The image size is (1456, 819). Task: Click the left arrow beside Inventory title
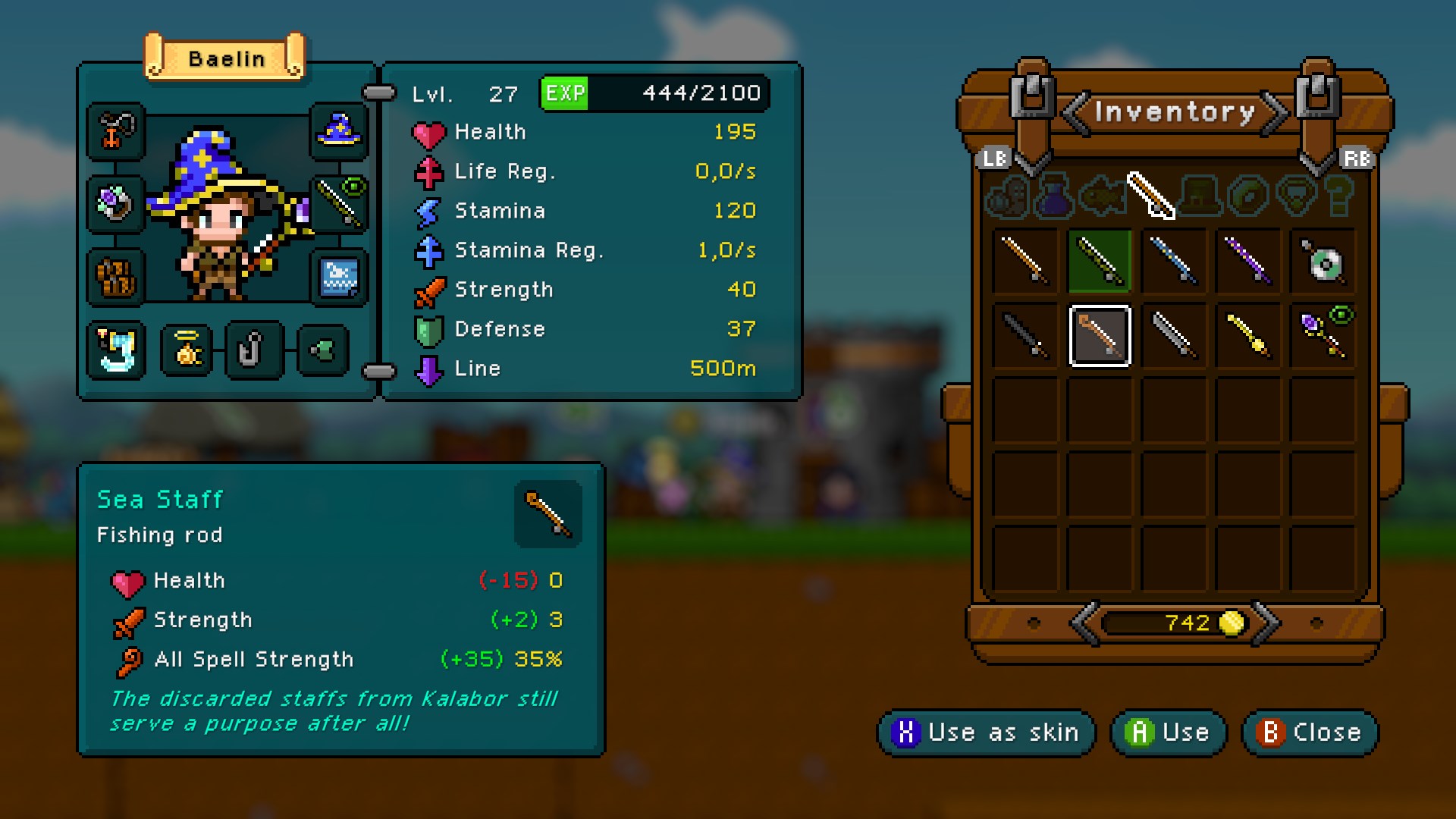(x=1075, y=114)
